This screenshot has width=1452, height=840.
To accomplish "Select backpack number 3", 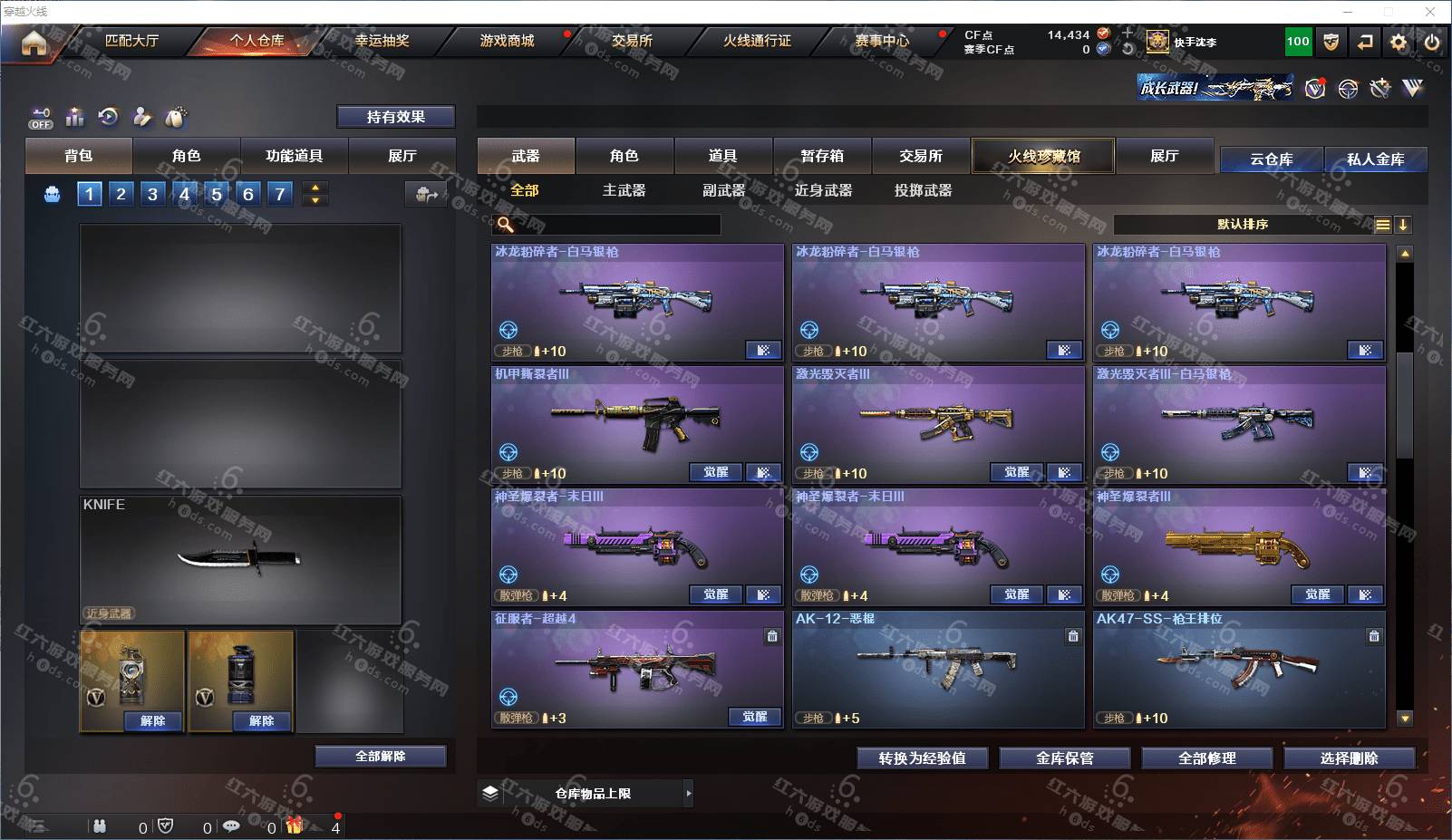I will [152, 194].
